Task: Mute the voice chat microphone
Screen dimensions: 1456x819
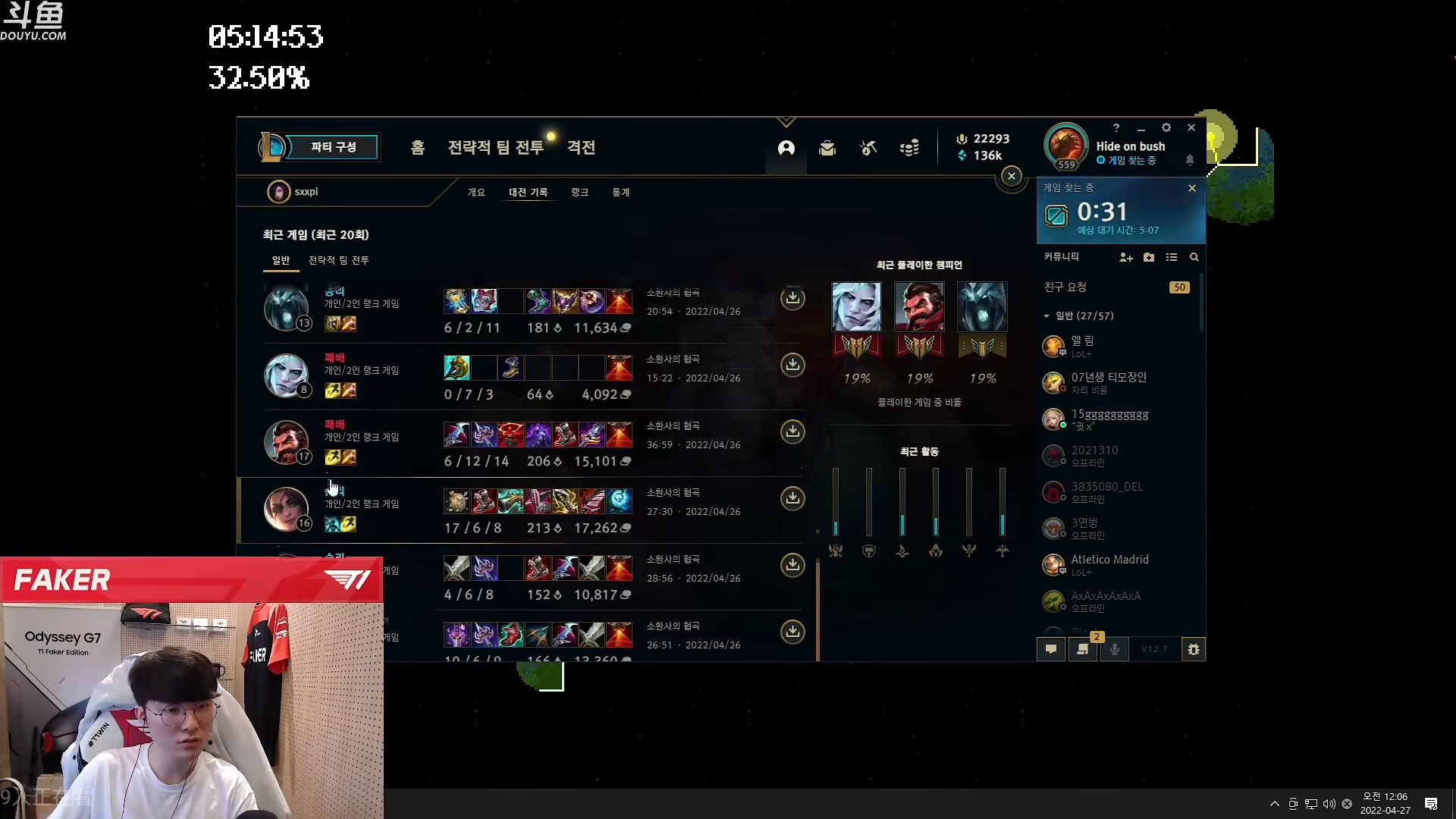Action: (1115, 649)
